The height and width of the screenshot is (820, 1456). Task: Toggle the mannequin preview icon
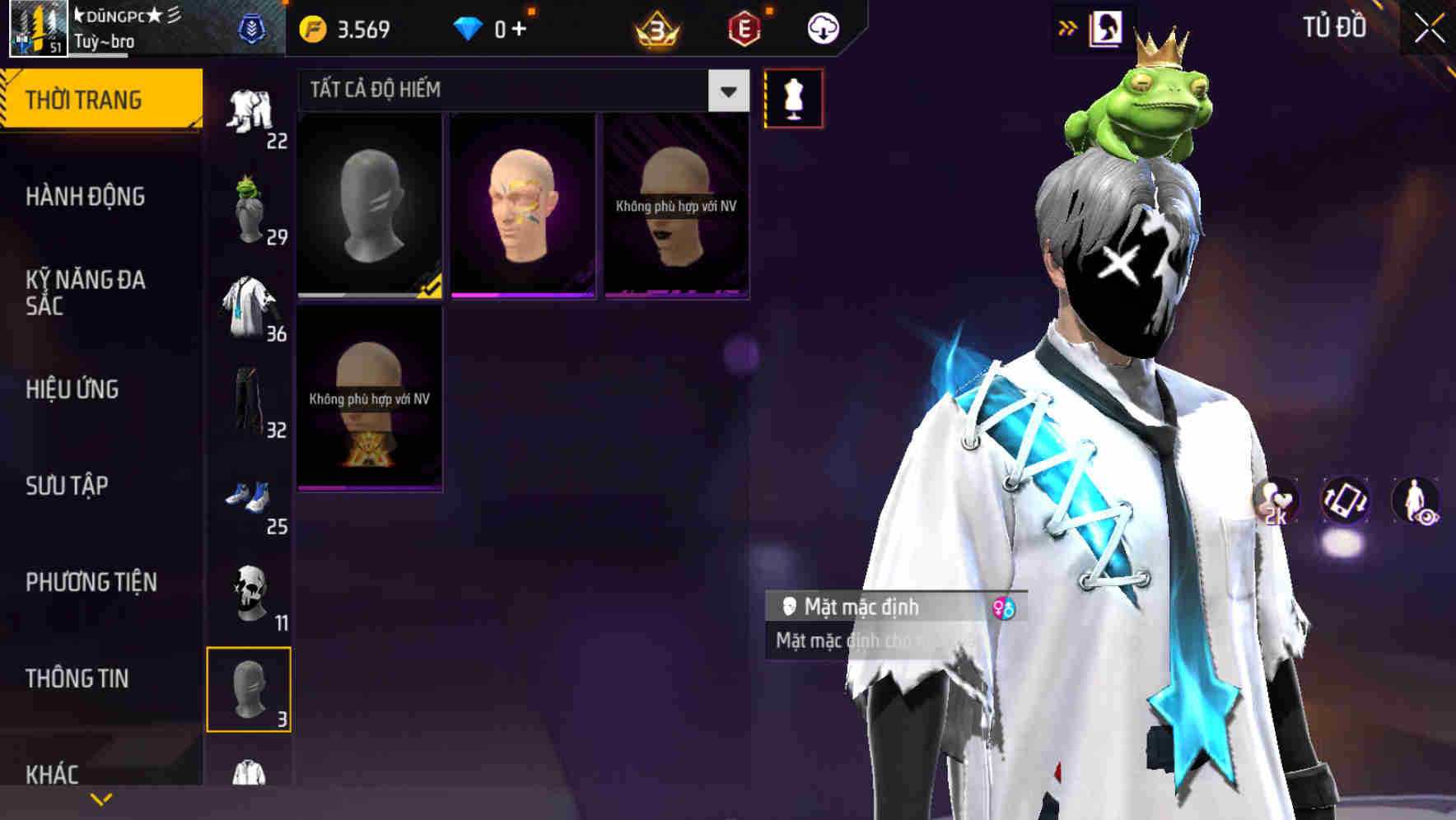click(792, 97)
